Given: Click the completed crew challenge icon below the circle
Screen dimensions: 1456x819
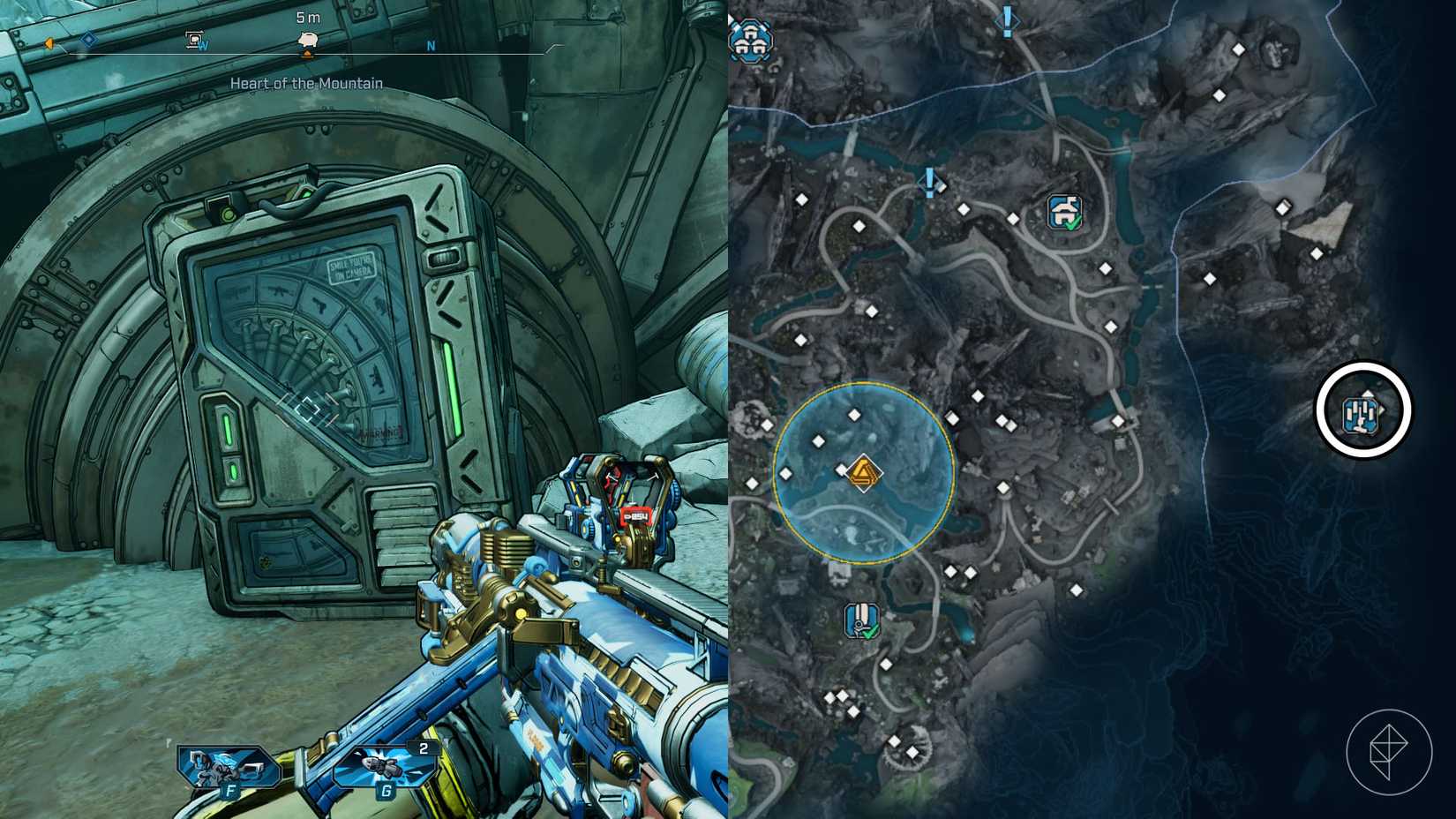Looking at the screenshot, I should pos(861,619).
